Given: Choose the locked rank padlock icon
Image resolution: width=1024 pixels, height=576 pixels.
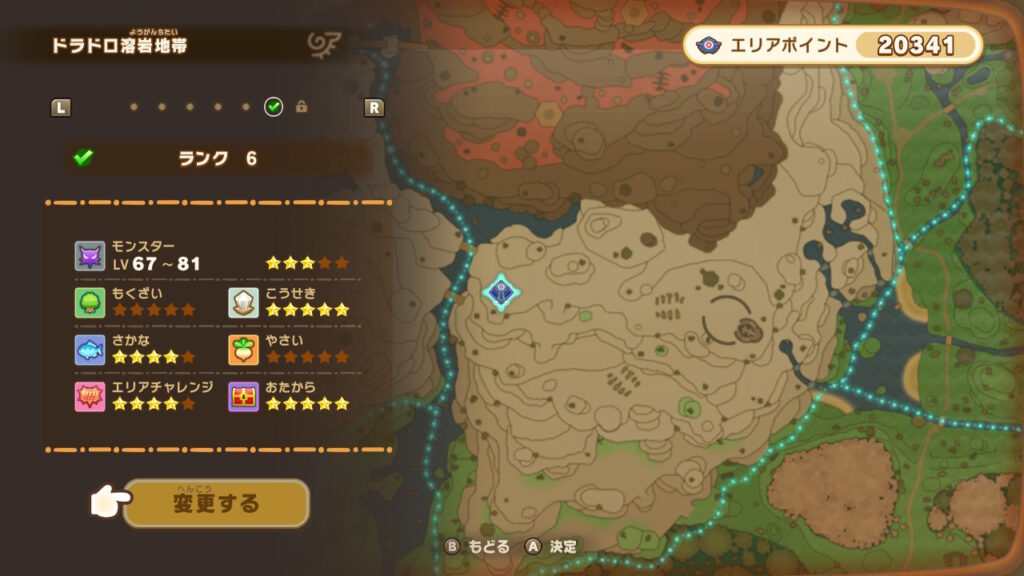Looking at the screenshot, I should (301, 107).
